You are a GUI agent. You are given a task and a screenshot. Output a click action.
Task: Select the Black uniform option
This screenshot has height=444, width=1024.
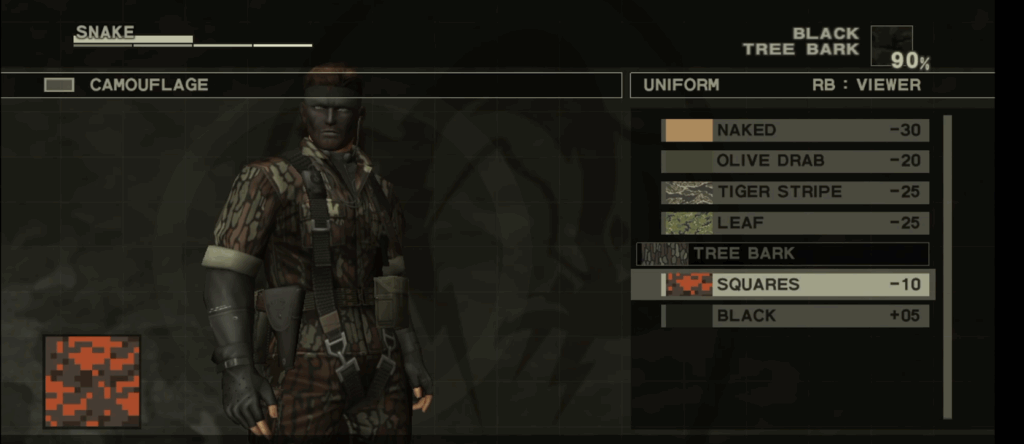pos(795,316)
